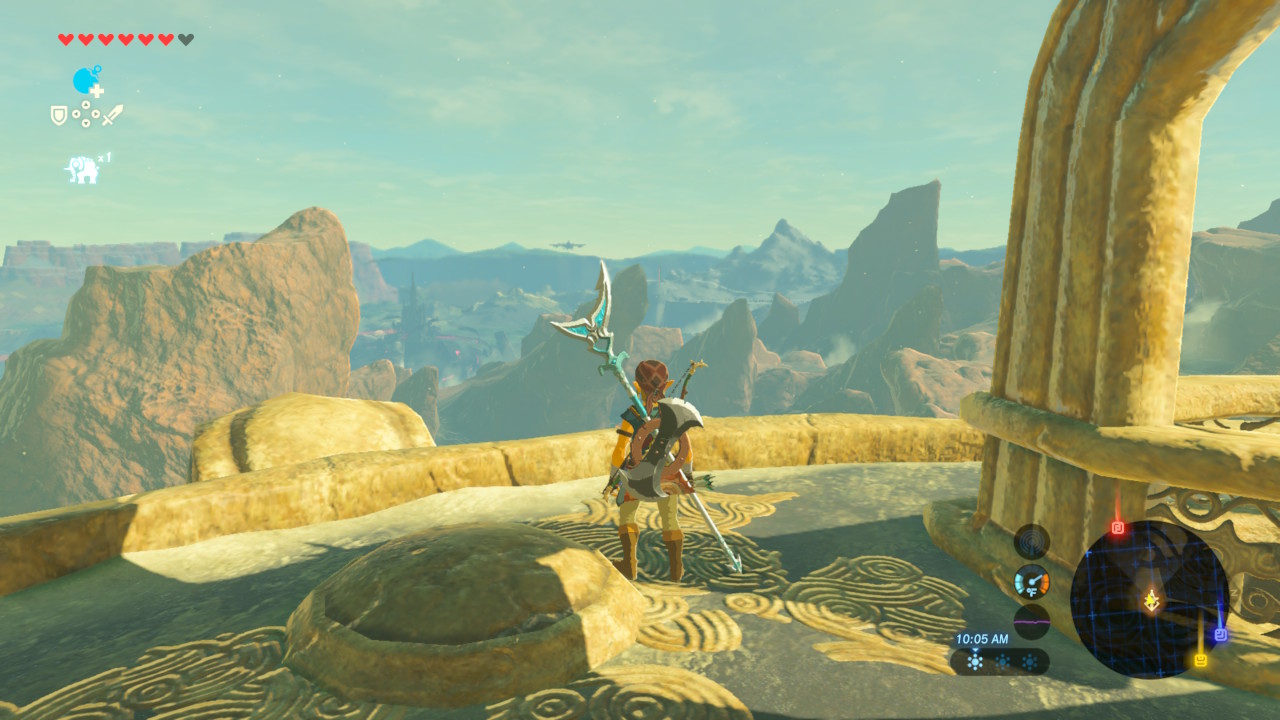1280x720 pixels.
Task: Click Link's yellow arrow on the minimap
Action: point(1152,600)
